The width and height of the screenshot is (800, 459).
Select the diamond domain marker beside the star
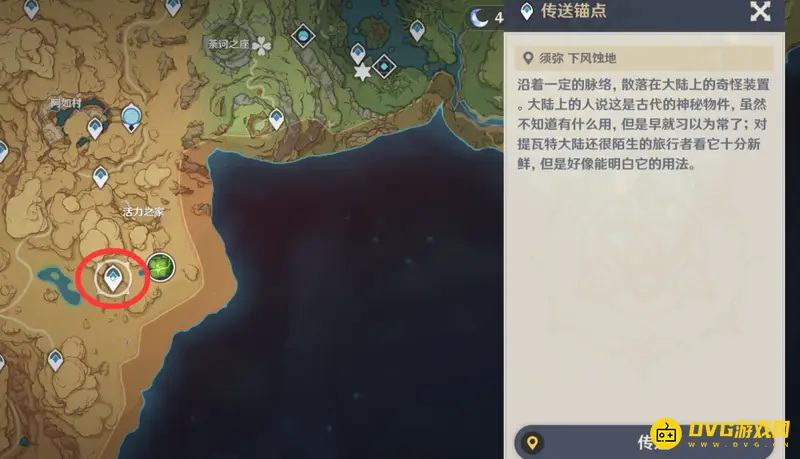tap(383, 66)
